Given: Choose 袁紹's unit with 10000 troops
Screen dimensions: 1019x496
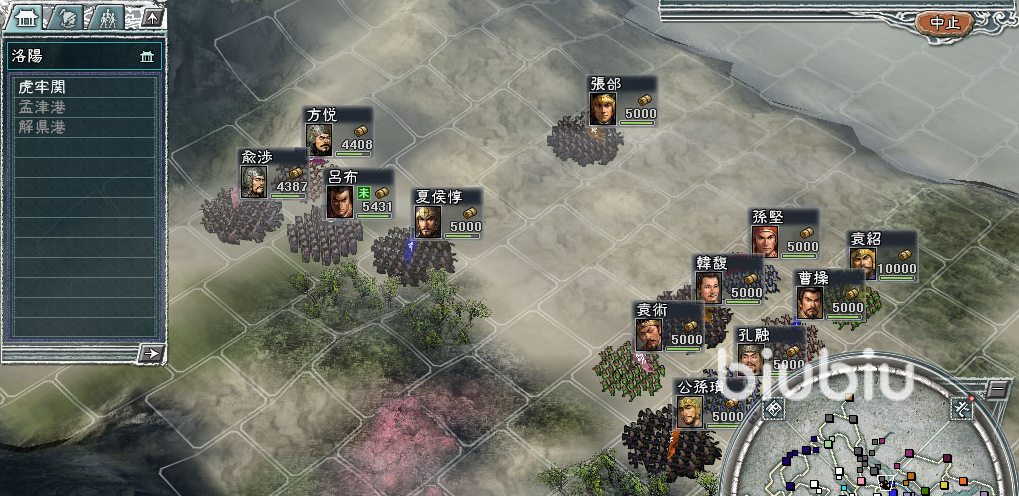Looking at the screenshot, I should click(883, 256).
